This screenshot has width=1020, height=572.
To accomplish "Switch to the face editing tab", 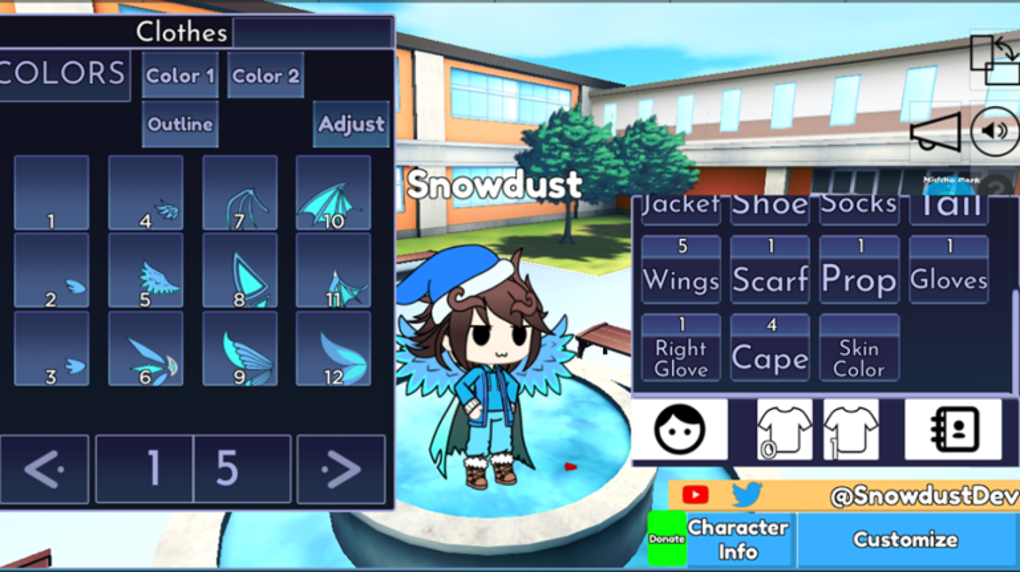I will click(680, 430).
